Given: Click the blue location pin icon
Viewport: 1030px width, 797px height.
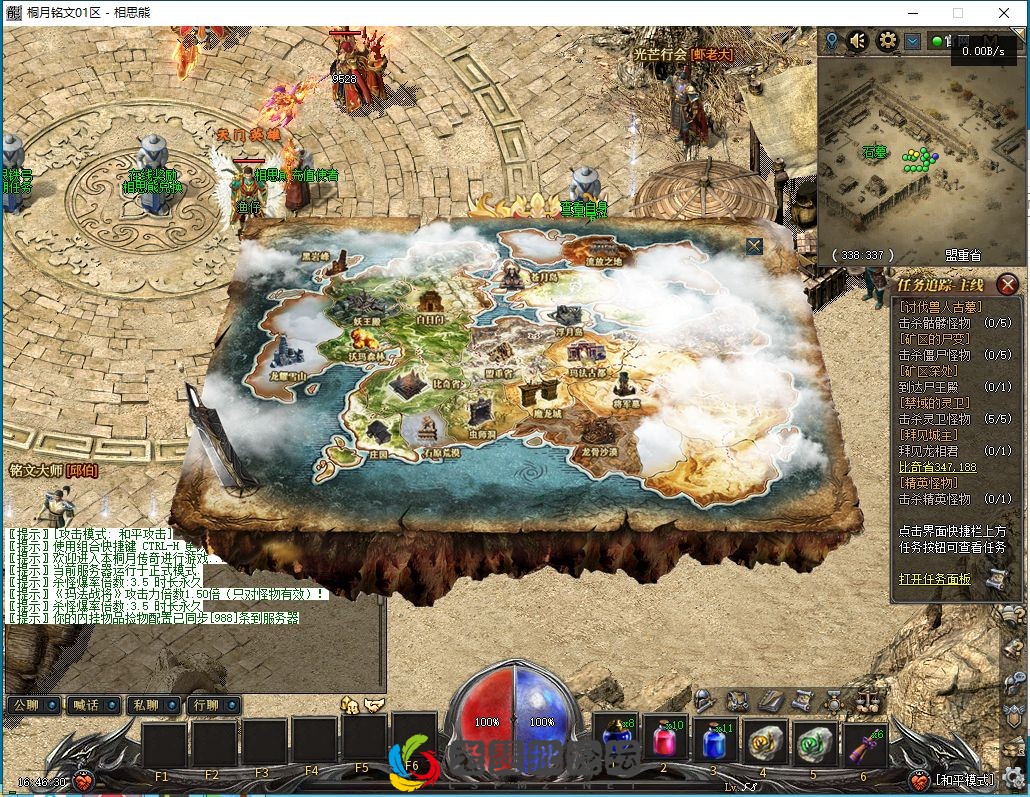Looking at the screenshot, I should (x=832, y=41).
